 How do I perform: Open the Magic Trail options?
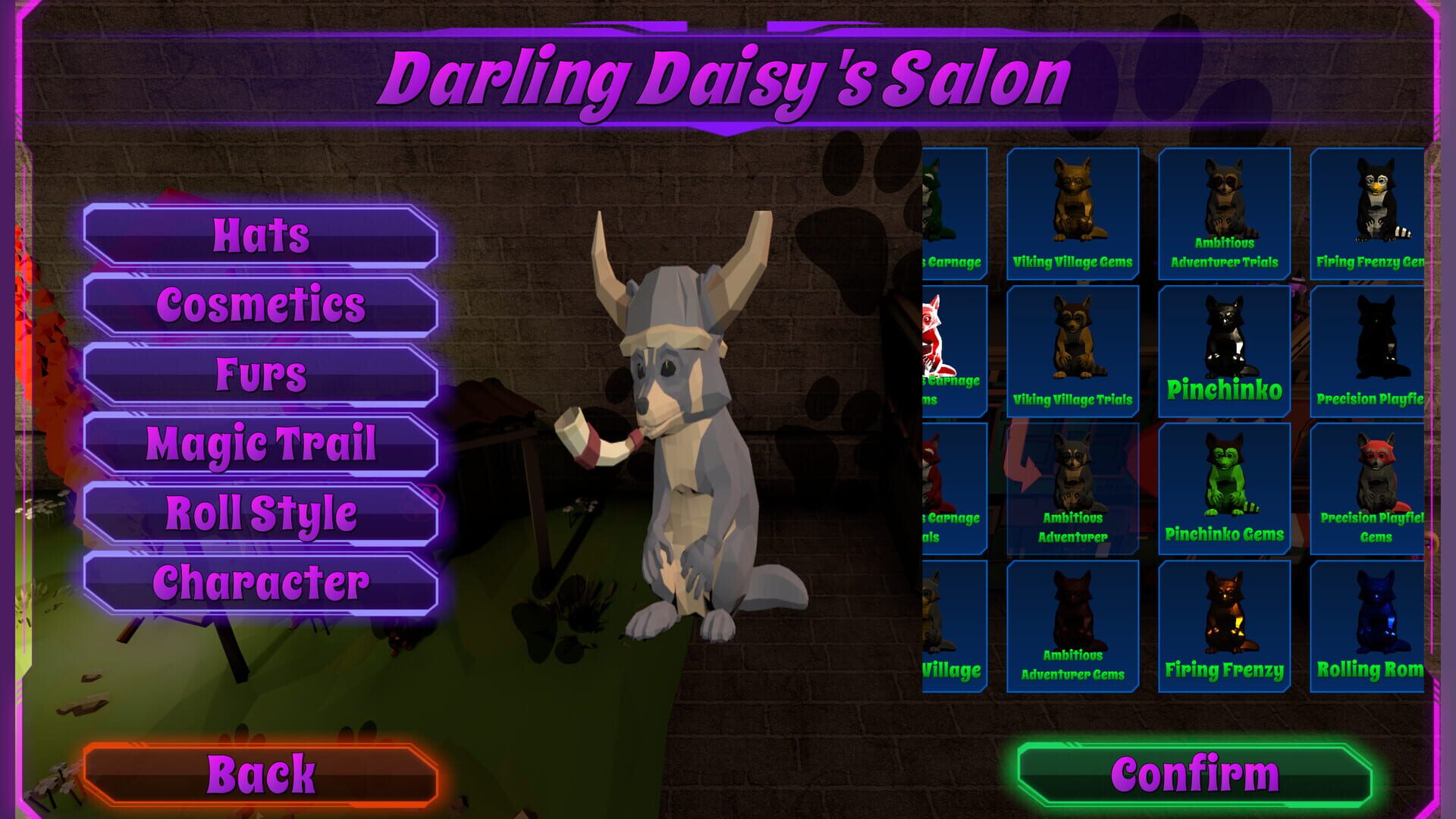(262, 443)
